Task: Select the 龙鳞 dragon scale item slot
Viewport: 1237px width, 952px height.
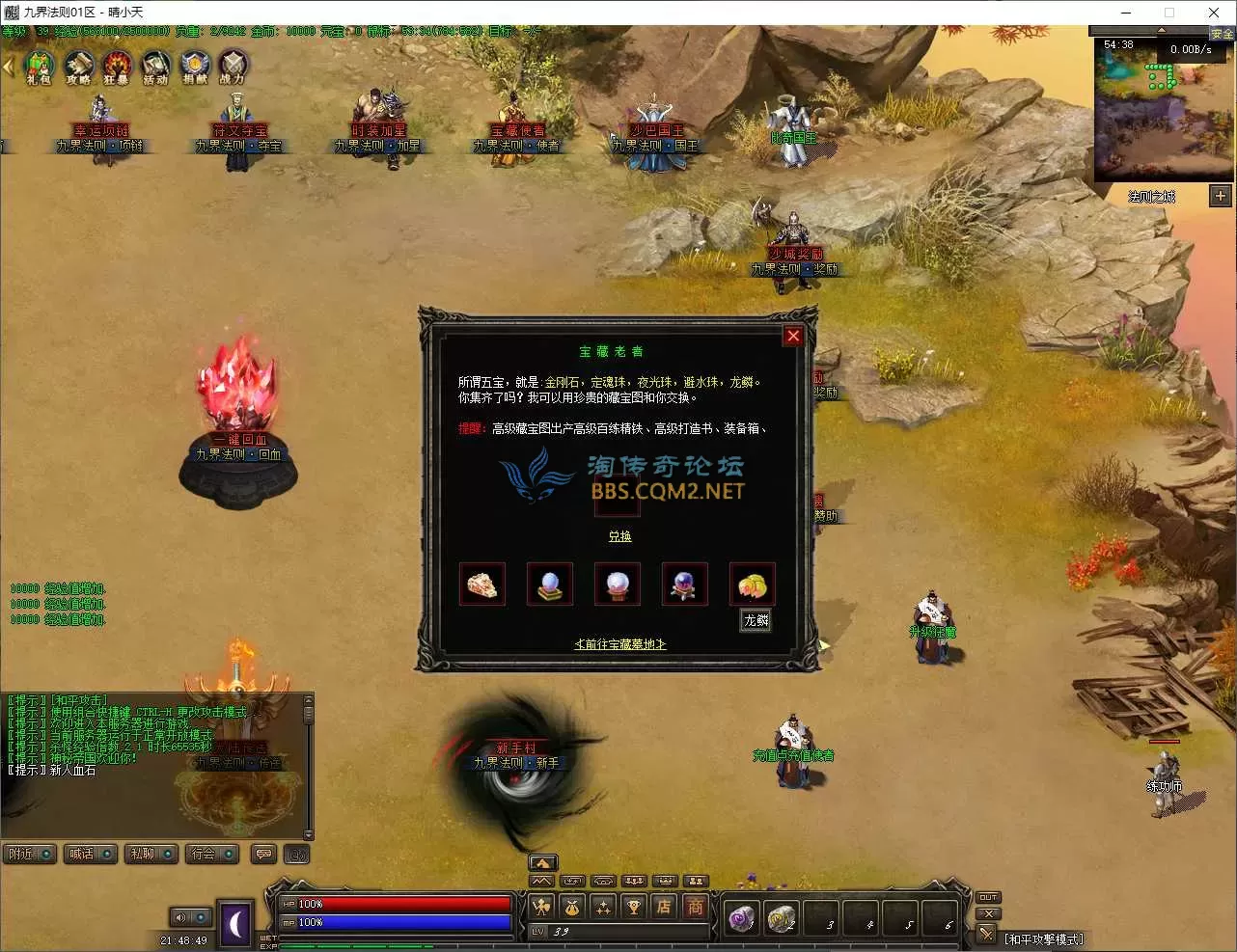Action: (x=752, y=585)
